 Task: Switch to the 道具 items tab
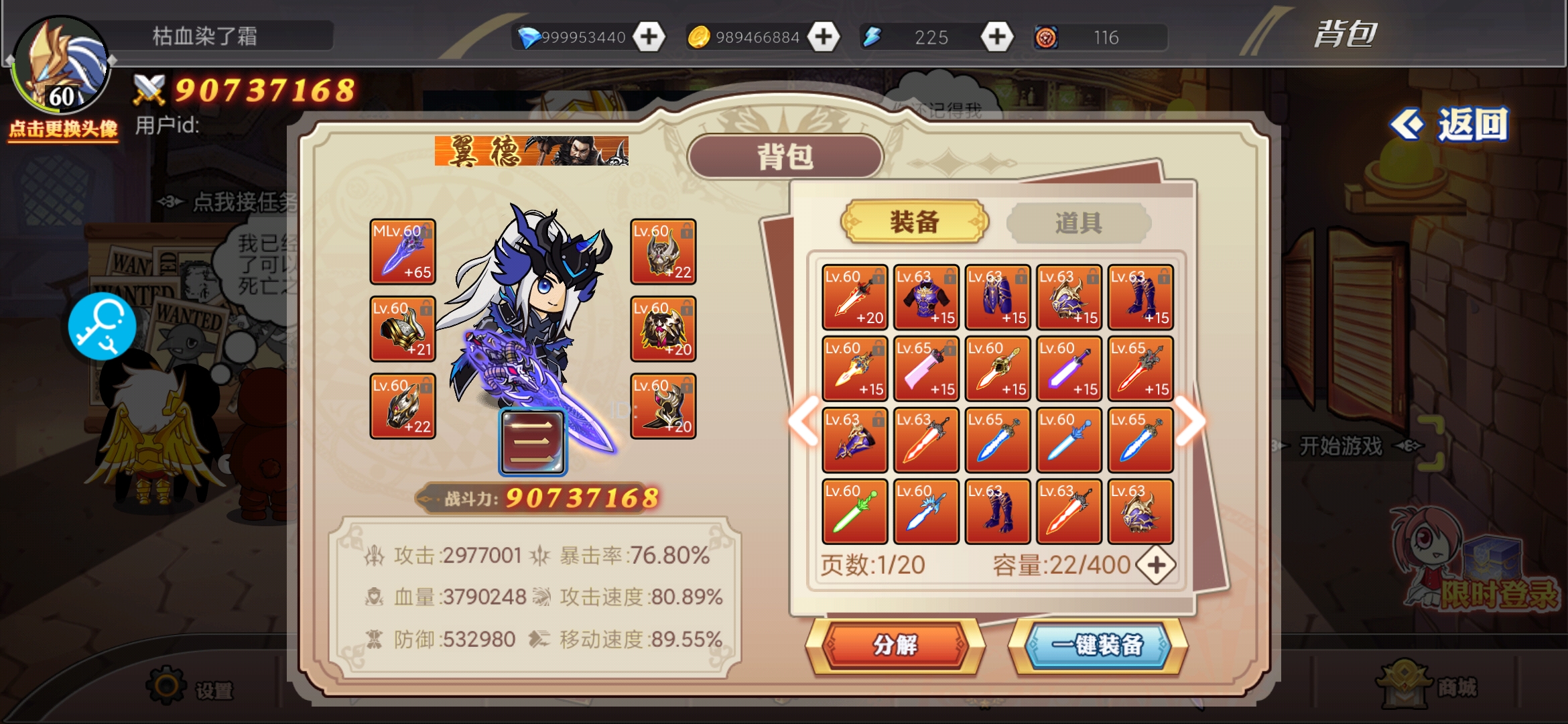pos(1078,223)
